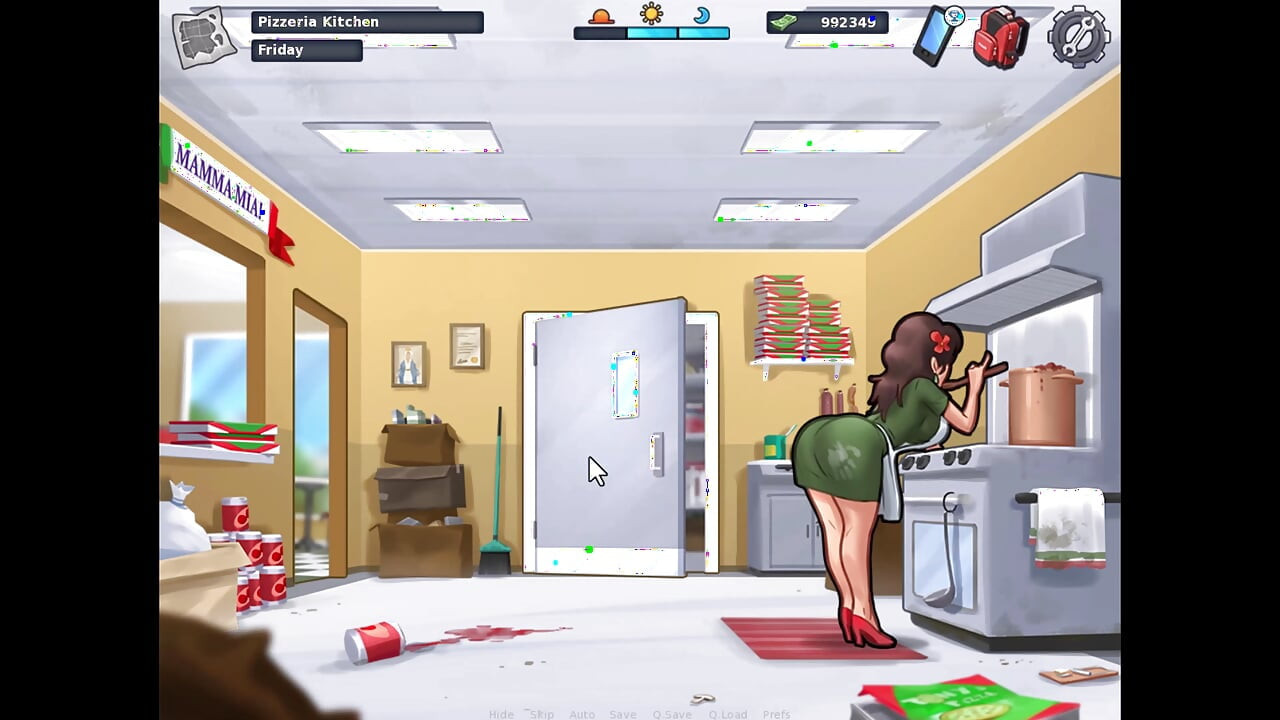Viewport: 1280px width, 720px height.
Task: Hide the game interface
Action: click(x=499, y=714)
